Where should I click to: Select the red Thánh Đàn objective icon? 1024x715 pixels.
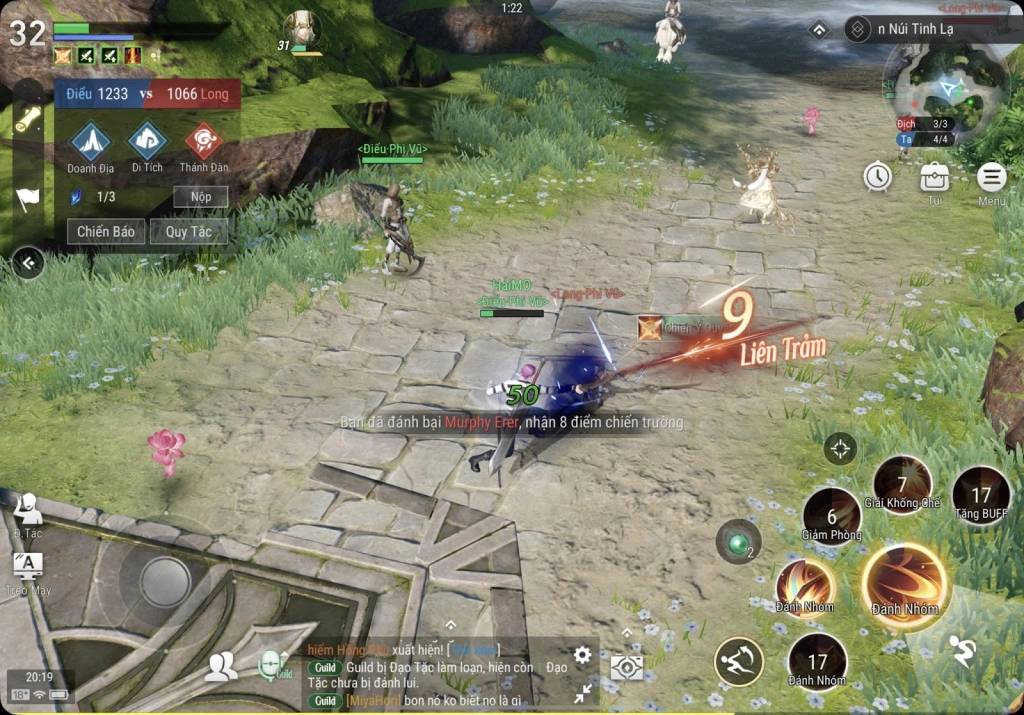tap(204, 142)
